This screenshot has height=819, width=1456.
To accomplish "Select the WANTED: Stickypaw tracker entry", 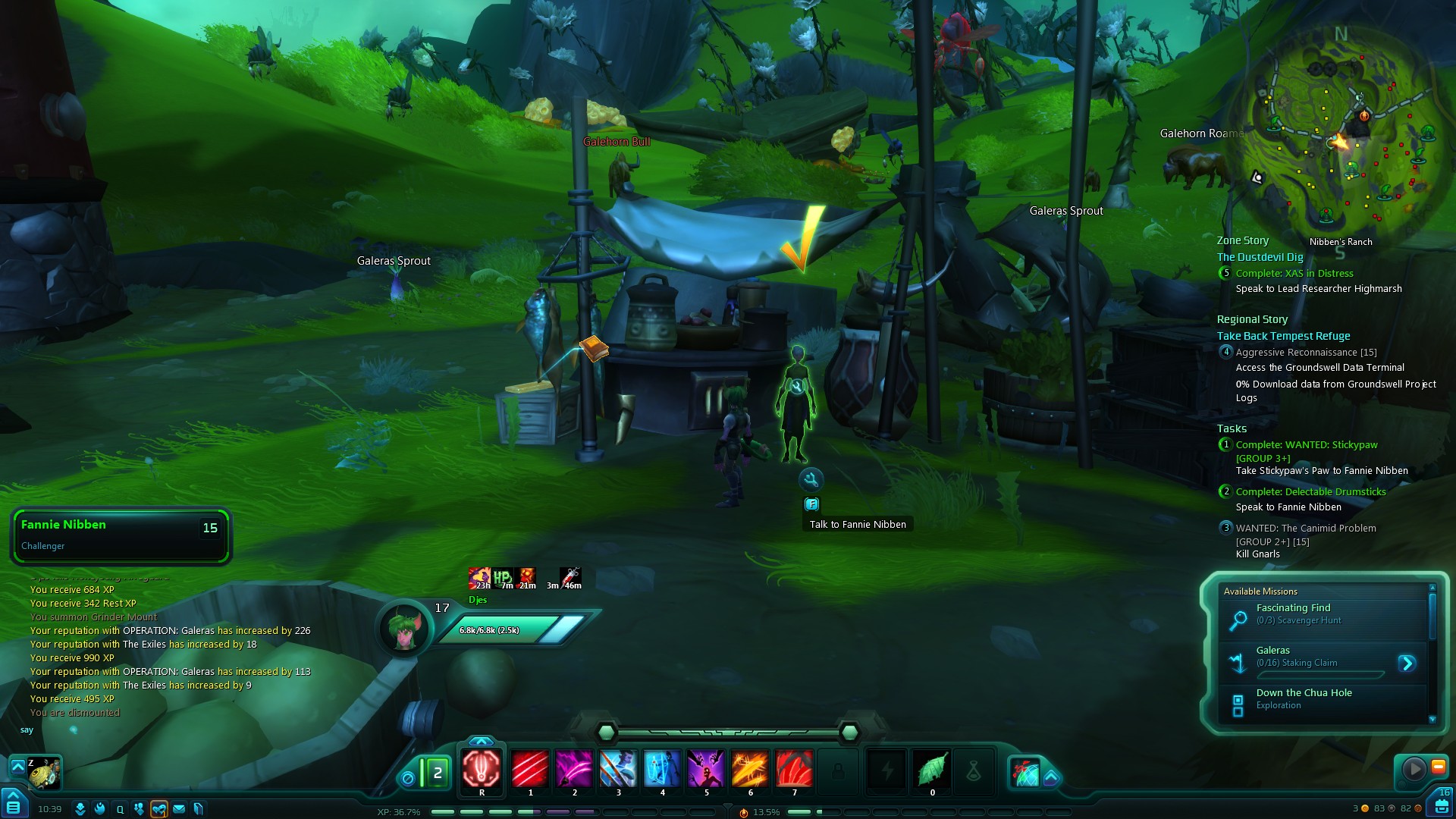I will pos(1306,445).
